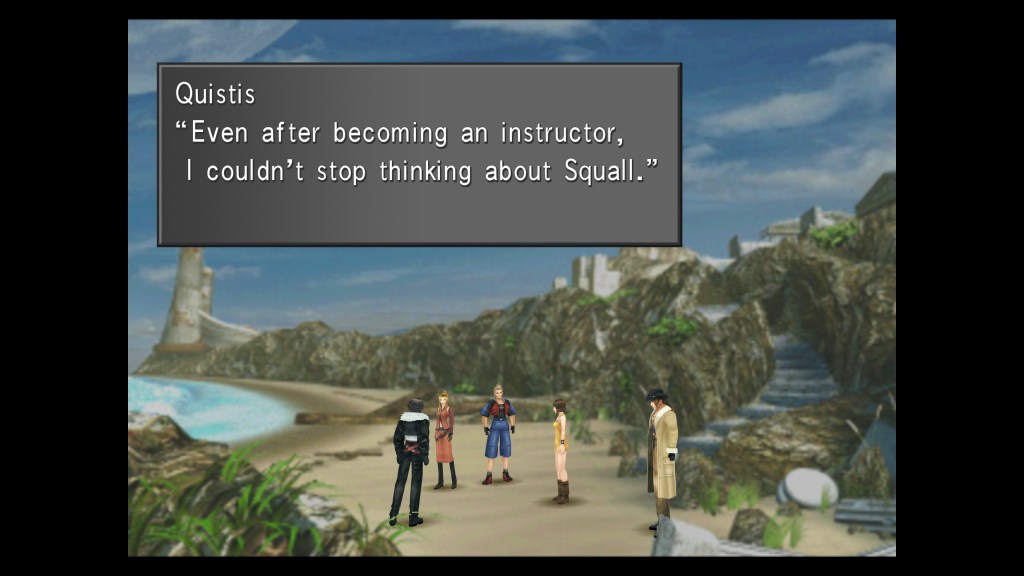Image resolution: width=1024 pixels, height=576 pixels.
Task: Advance Quistis's dialogue text box
Action: coord(419,154)
